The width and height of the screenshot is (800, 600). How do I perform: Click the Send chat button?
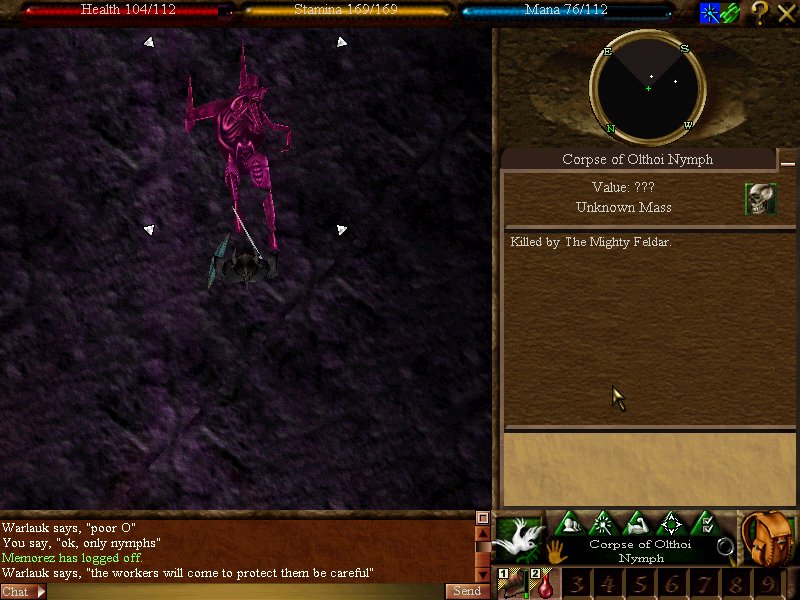pyautogui.click(x=467, y=592)
